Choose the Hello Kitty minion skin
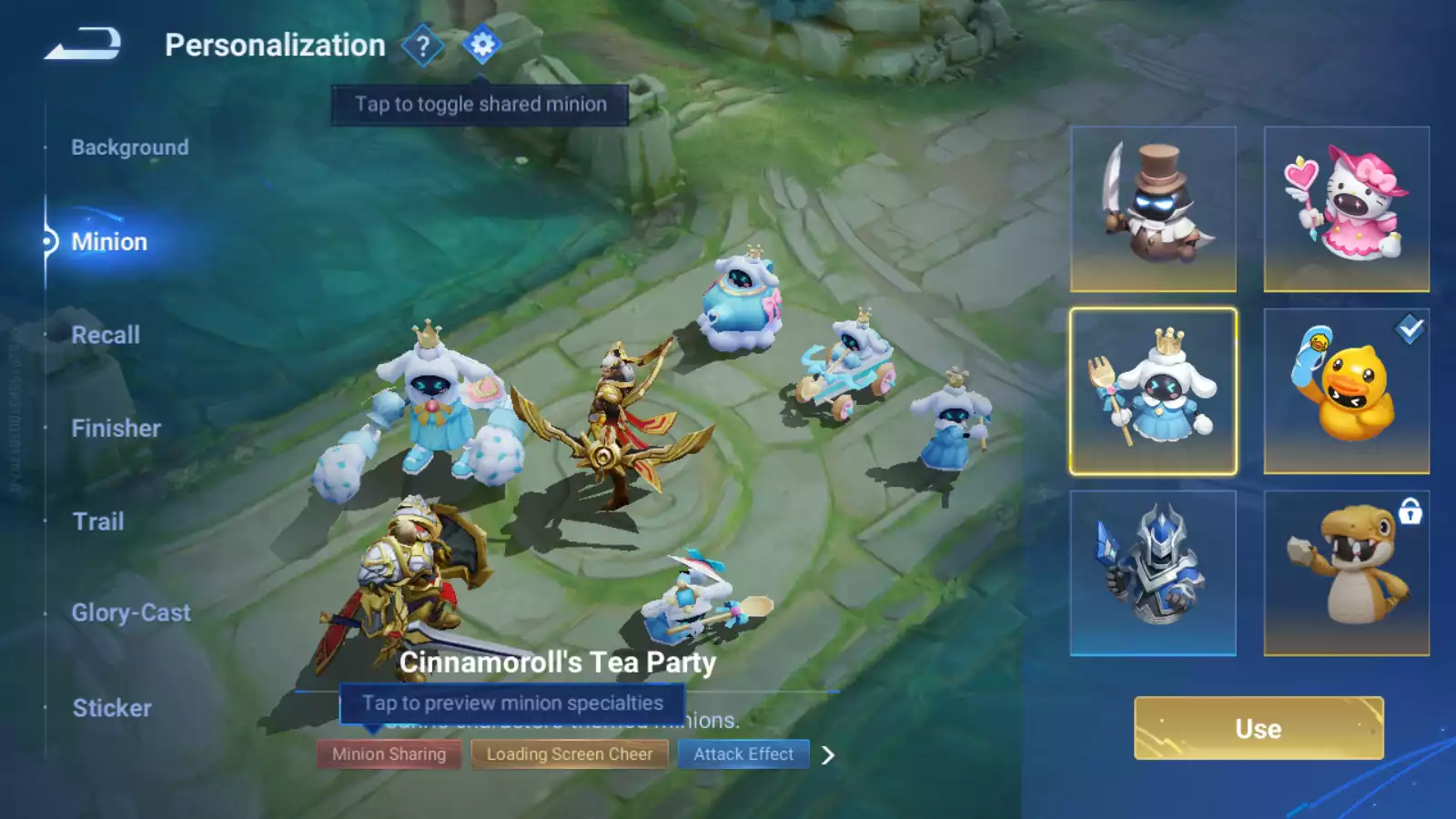Screen dimensions: 1456x819 1346,209
